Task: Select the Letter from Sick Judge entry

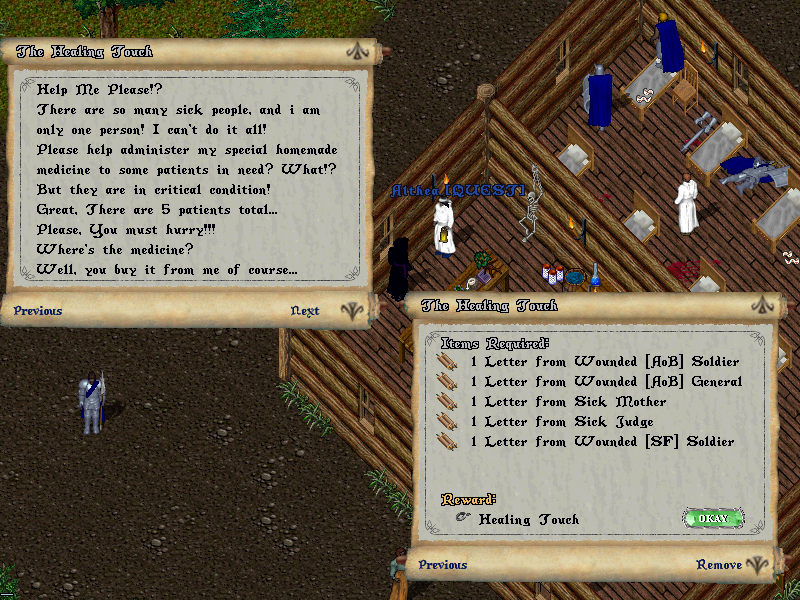Action: pyautogui.click(x=559, y=422)
